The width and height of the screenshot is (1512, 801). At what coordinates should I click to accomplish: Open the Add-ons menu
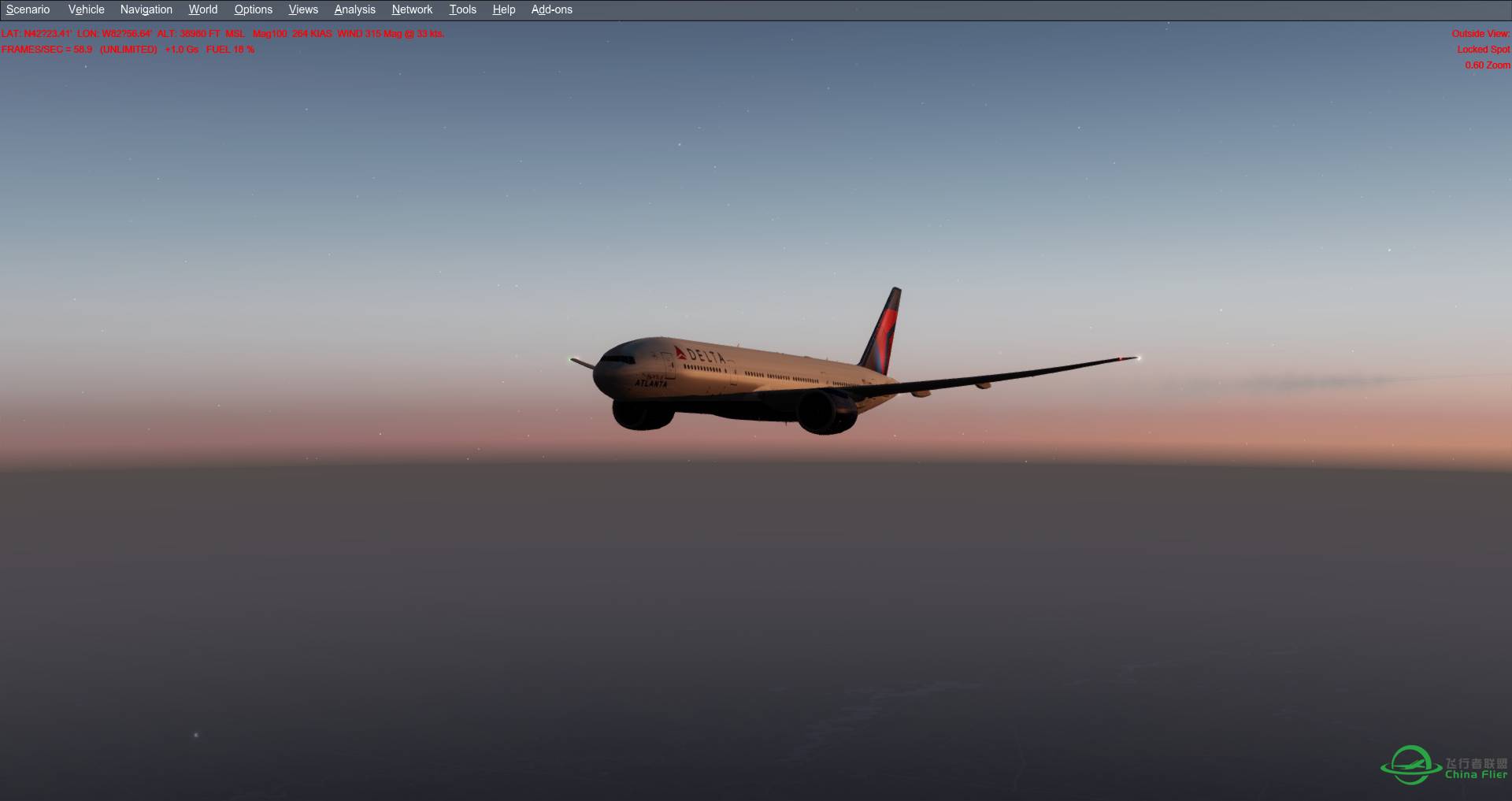pyautogui.click(x=551, y=9)
